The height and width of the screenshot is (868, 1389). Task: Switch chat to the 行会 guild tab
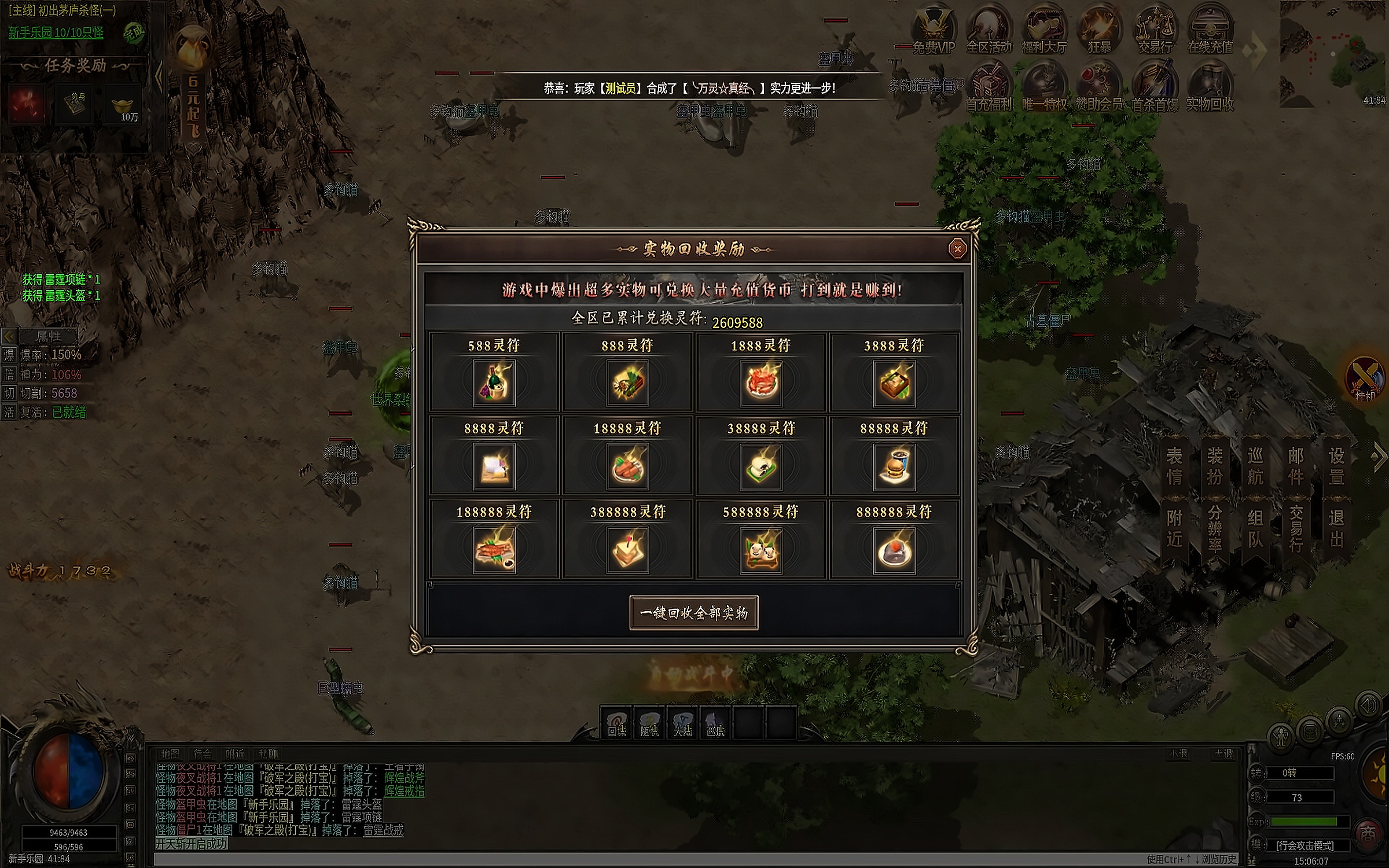(x=203, y=753)
